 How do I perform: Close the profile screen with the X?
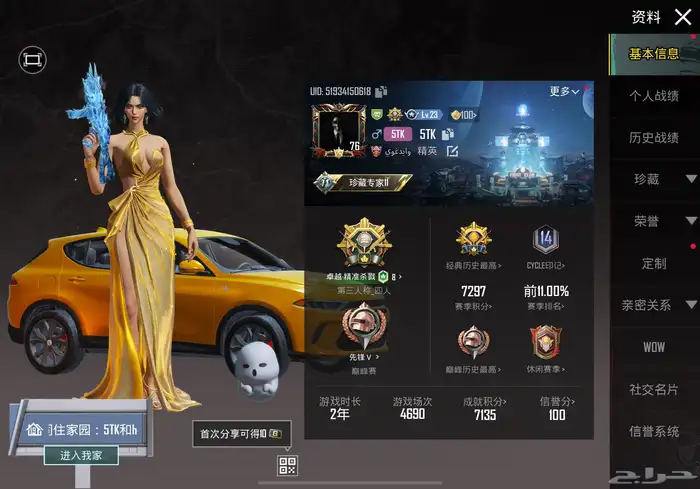point(683,17)
